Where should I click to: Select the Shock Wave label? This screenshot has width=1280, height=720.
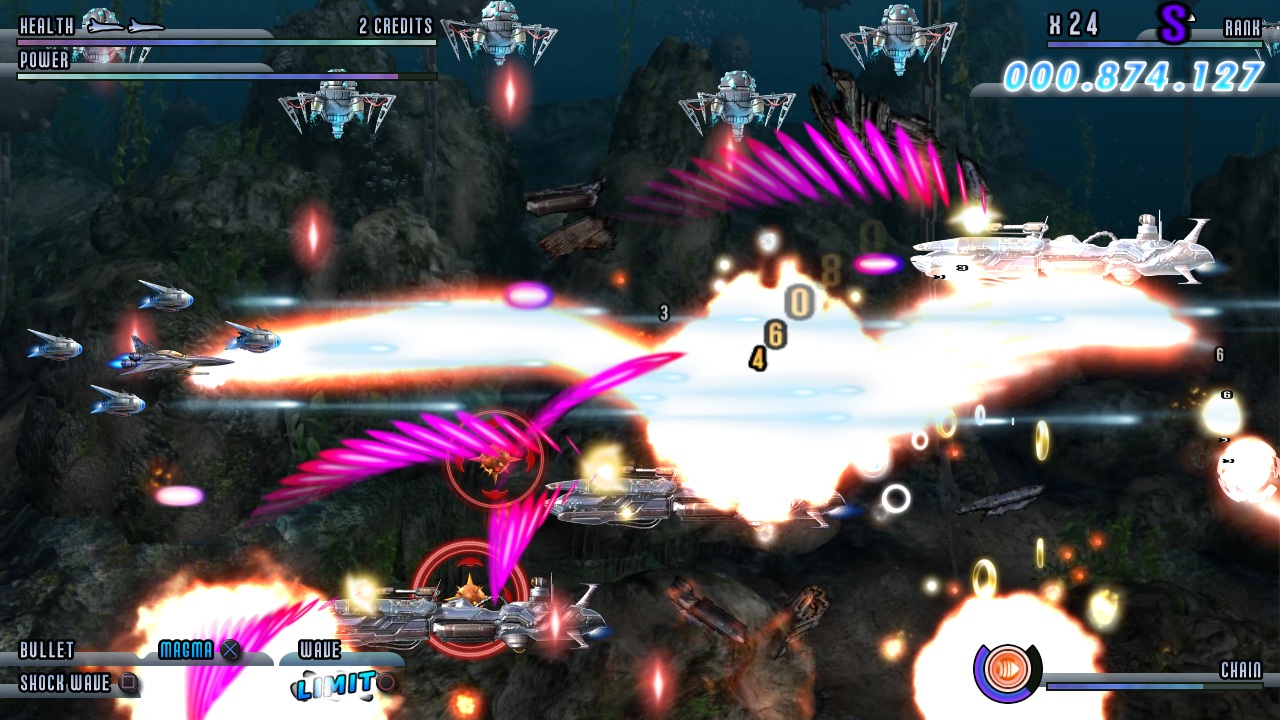[65, 684]
